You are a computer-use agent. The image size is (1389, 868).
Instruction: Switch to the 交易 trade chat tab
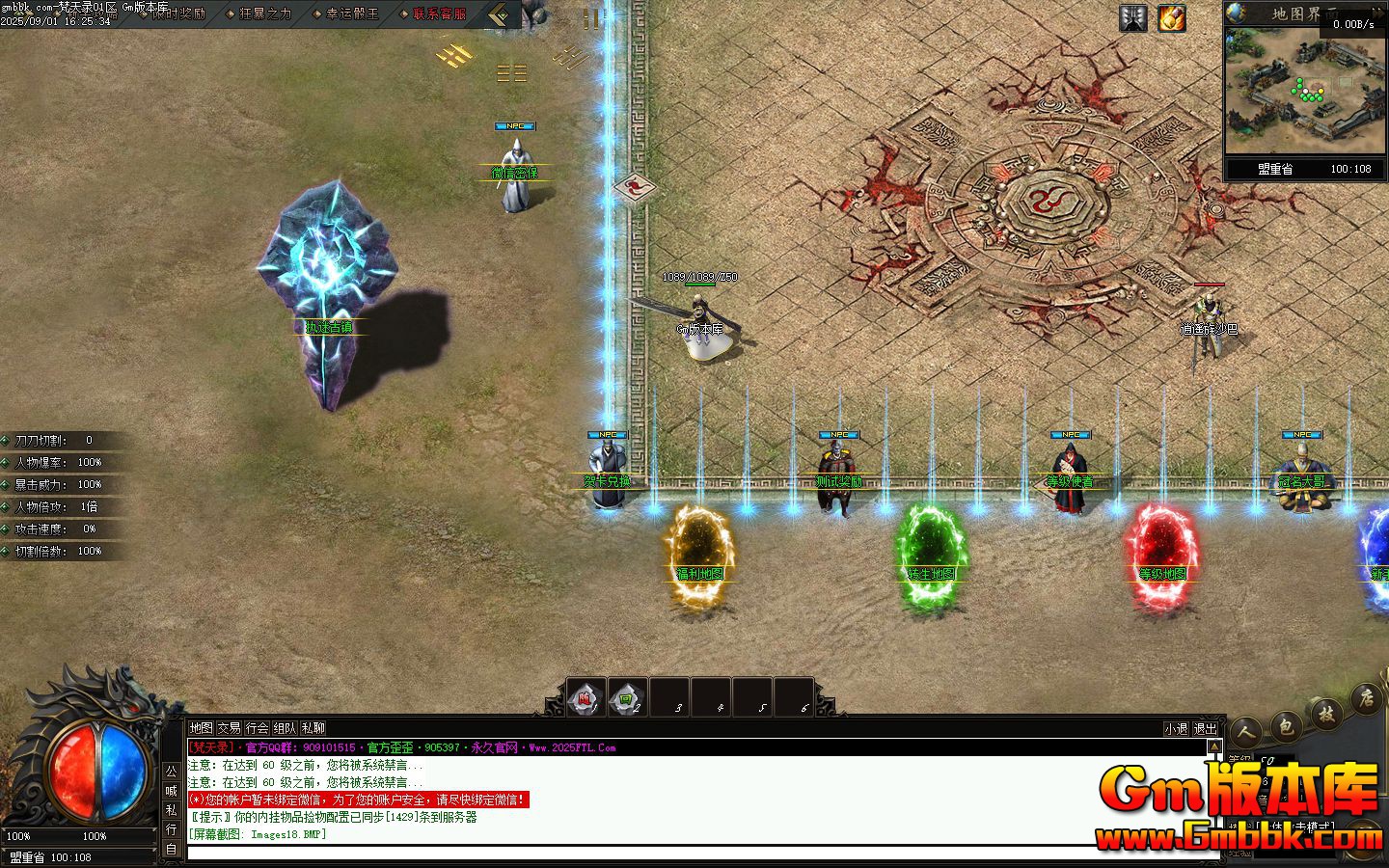coord(229,728)
